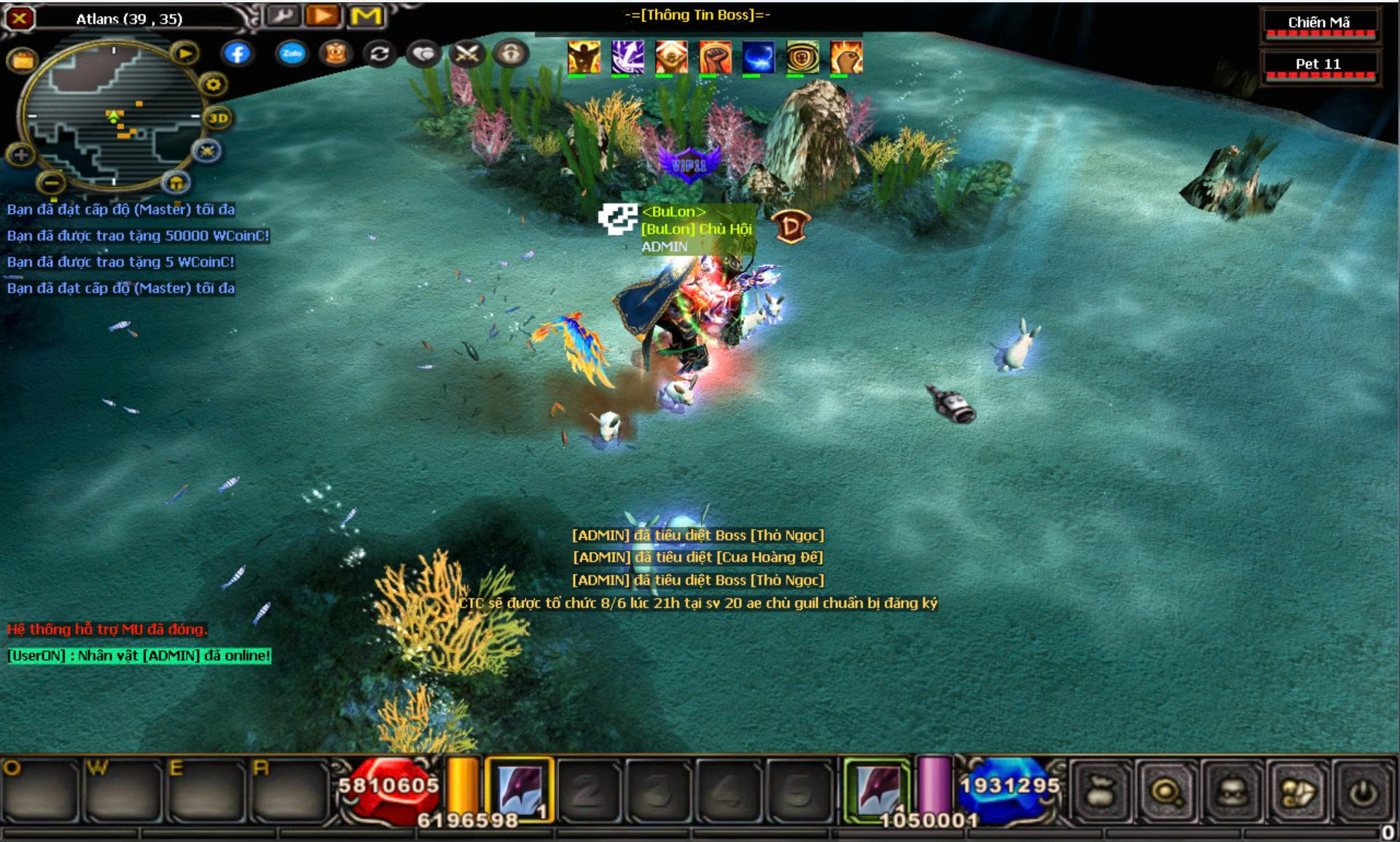
Task: Click the orange play arrow button
Action: tap(323, 15)
